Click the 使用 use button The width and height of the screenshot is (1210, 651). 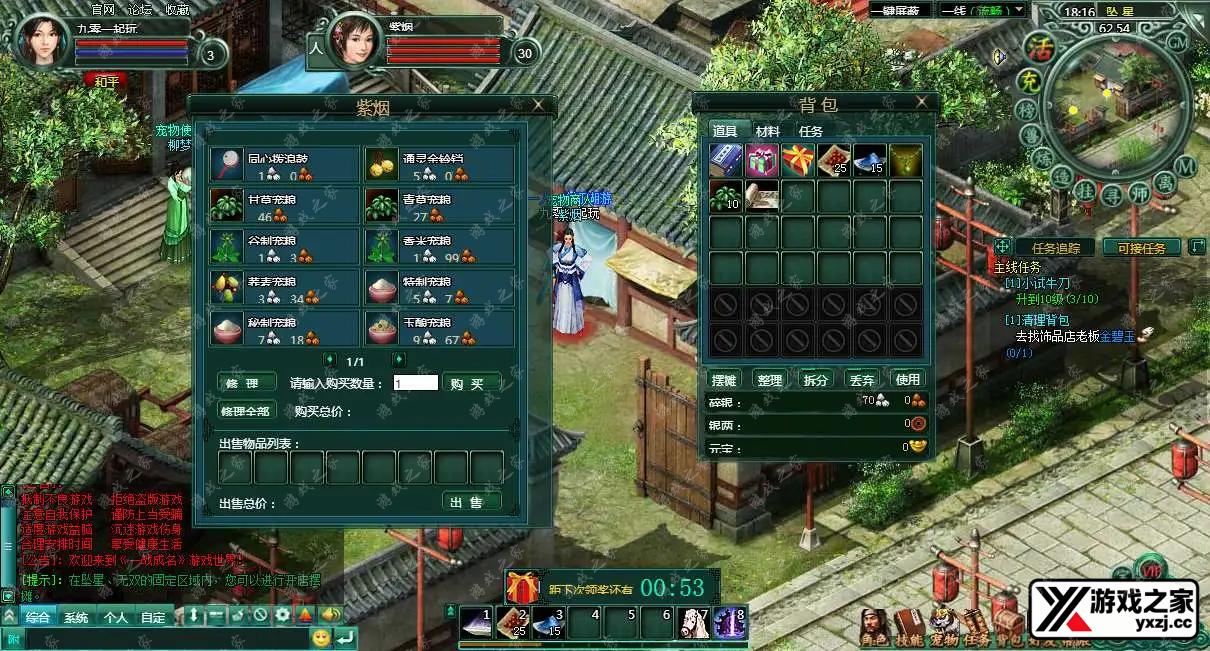(907, 380)
